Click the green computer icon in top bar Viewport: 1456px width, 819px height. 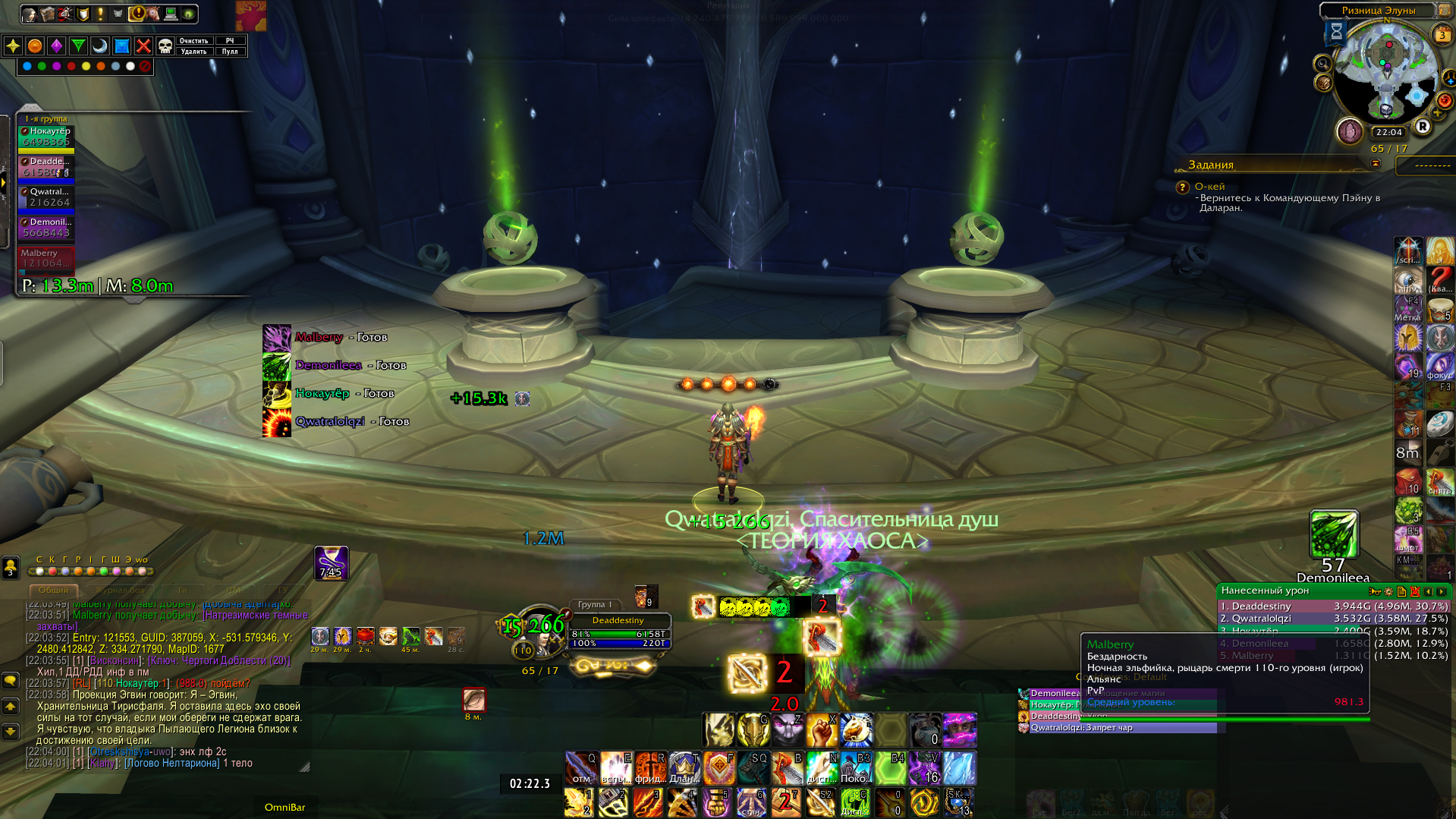click(171, 14)
